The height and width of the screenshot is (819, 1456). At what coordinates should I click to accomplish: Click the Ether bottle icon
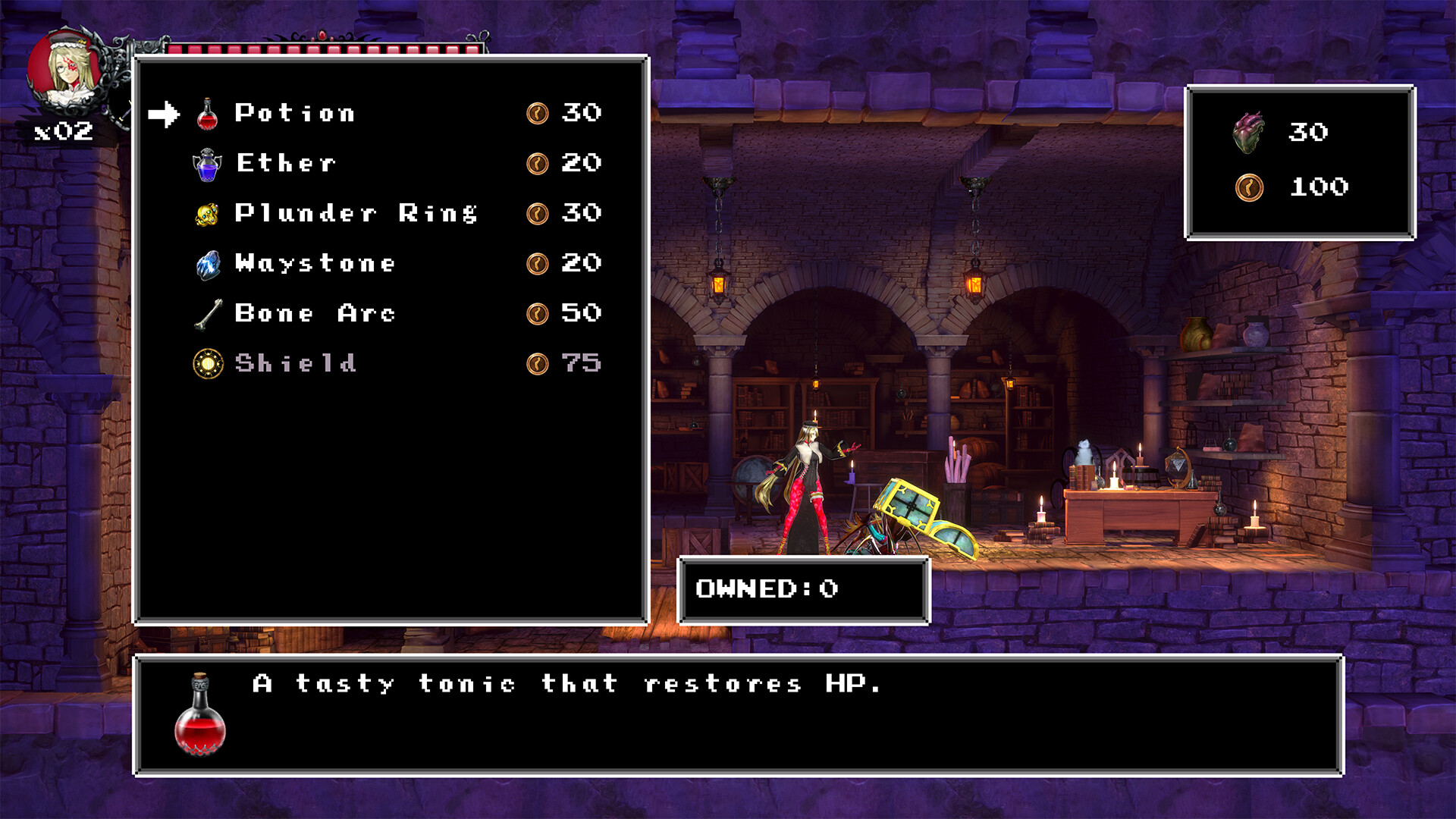click(206, 162)
